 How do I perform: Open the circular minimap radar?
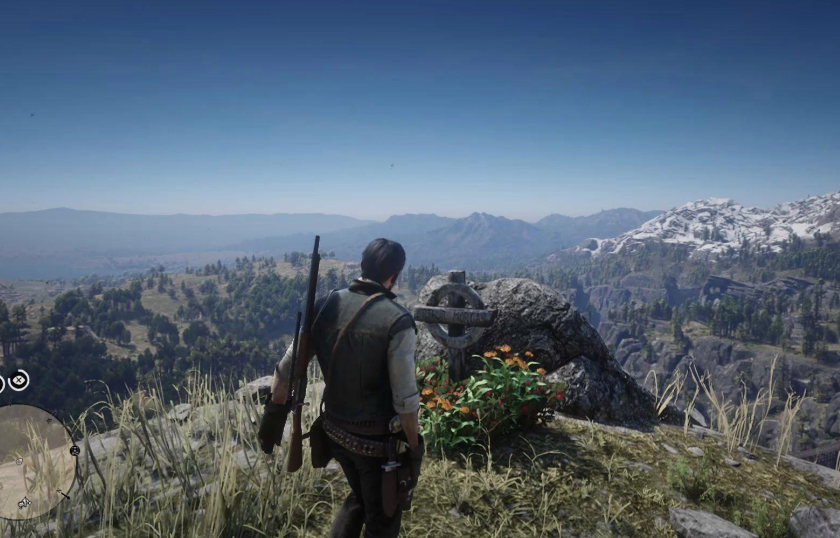pos(30,460)
